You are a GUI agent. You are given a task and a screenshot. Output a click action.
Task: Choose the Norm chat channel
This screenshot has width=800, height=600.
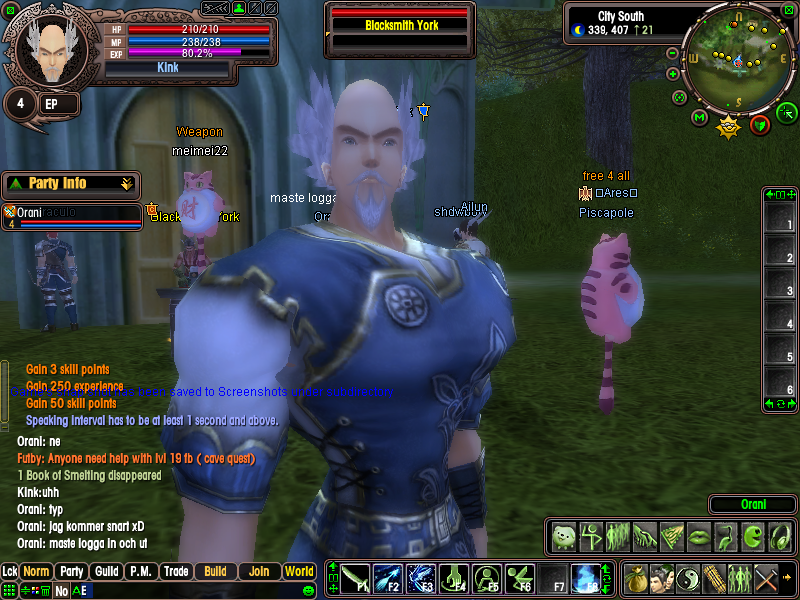click(37, 572)
